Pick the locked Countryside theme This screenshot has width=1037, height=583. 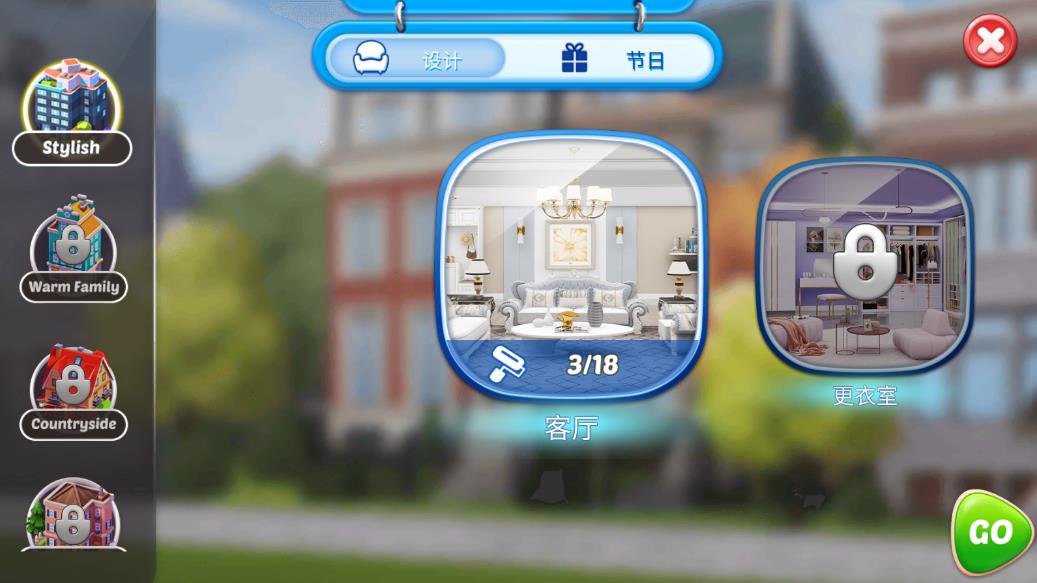pyautogui.click(x=73, y=390)
